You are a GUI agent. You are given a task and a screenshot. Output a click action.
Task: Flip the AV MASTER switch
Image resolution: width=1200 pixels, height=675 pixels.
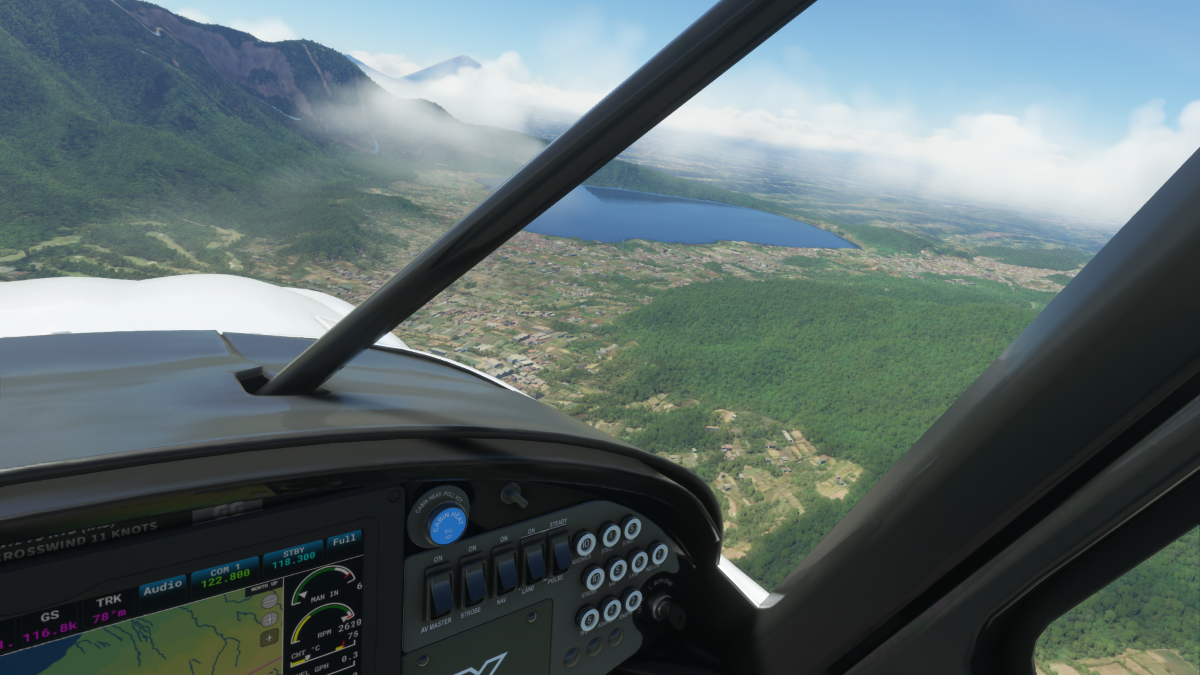(x=441, y=594)
